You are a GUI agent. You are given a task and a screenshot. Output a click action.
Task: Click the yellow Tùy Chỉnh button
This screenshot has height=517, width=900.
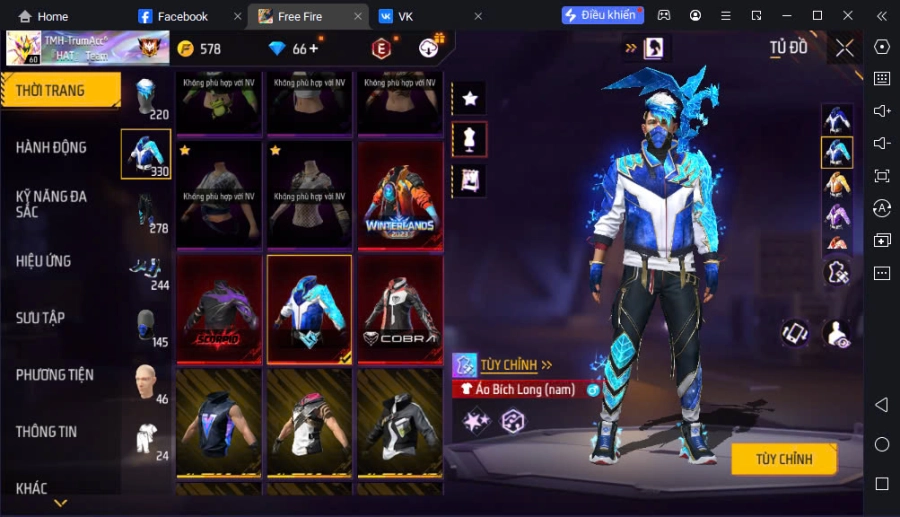pos(783,459)
